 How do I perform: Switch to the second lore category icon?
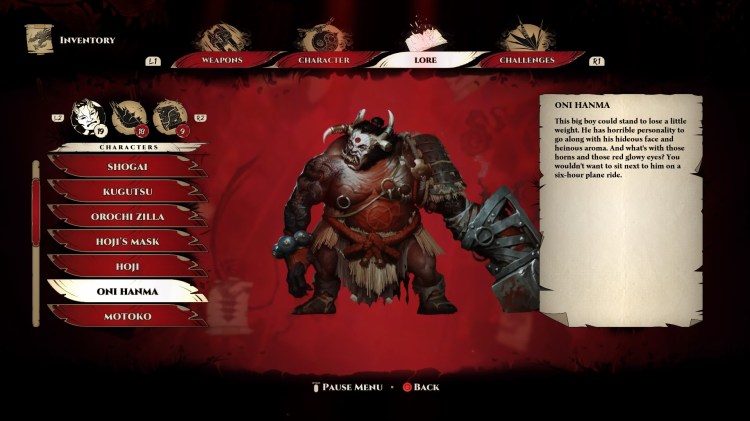tap(127, 116)
